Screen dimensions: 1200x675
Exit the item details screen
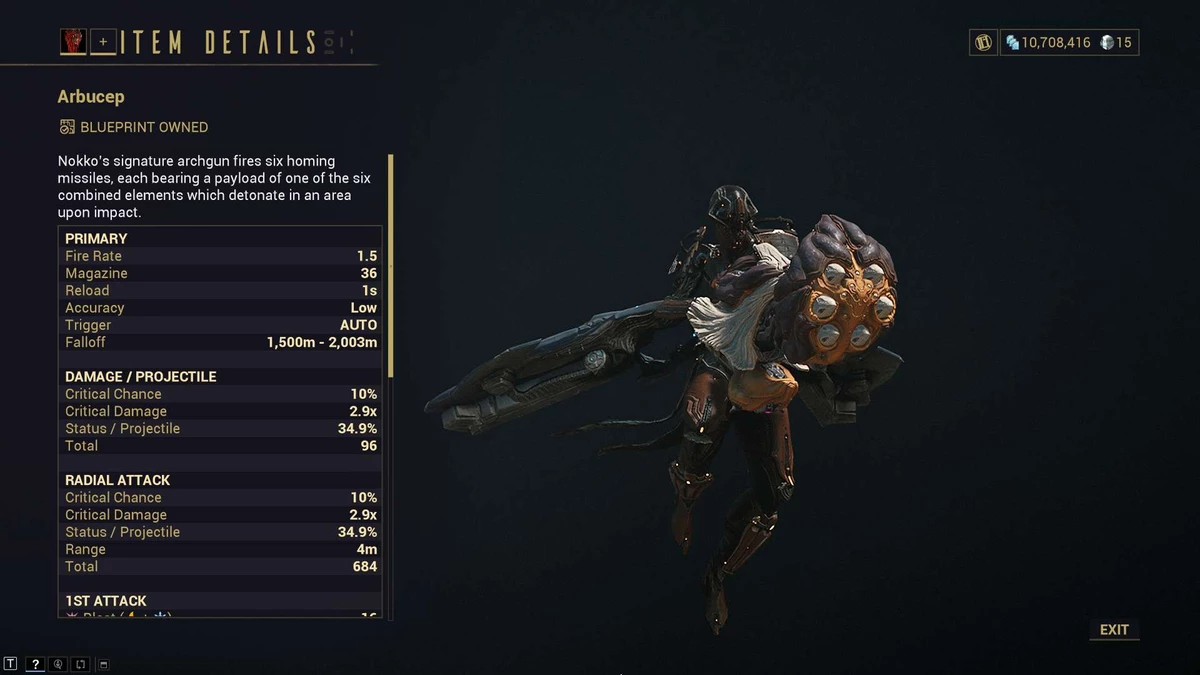pos(1114,630)
